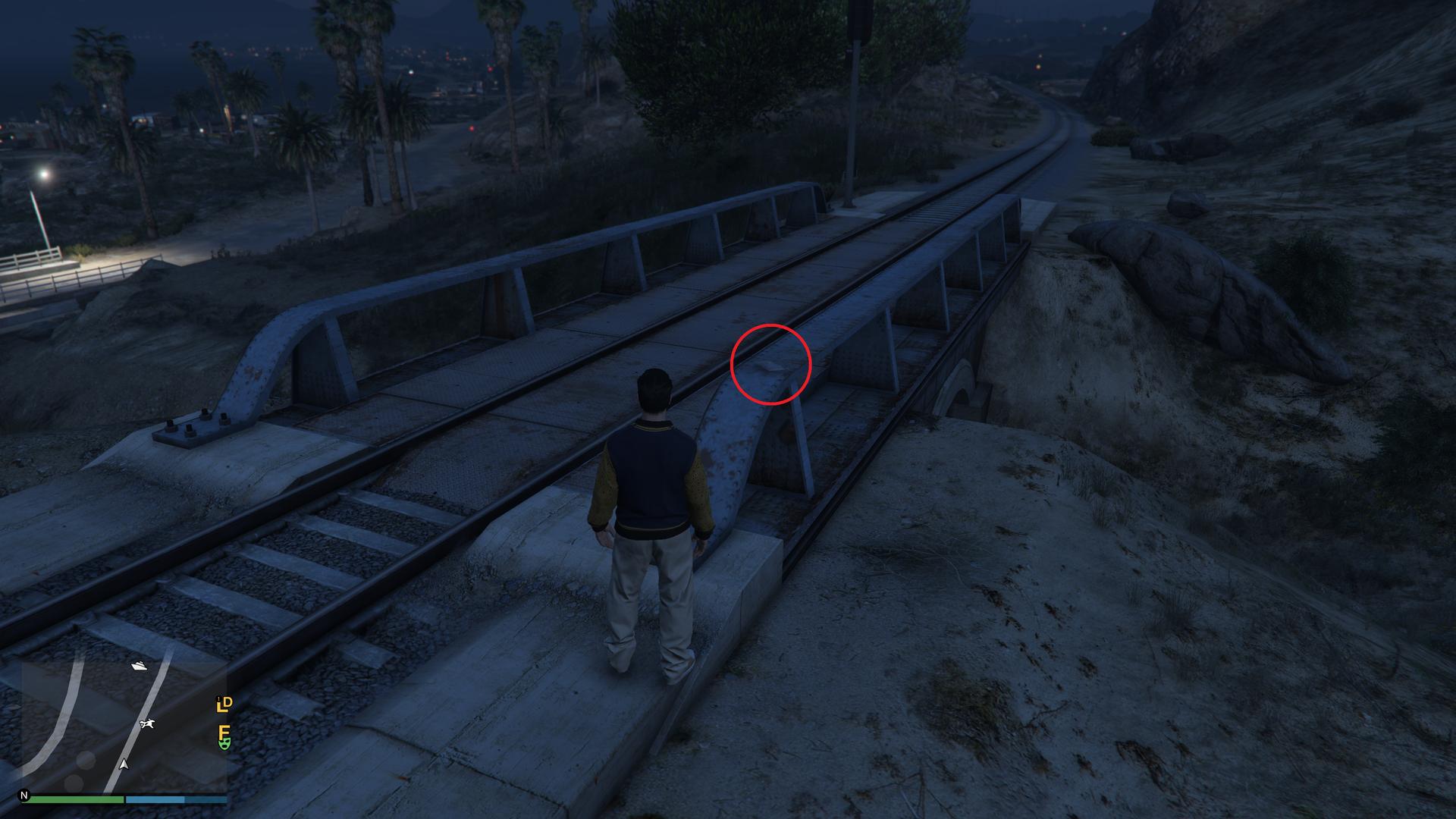Select the green mask blip
This screenshot has height=819, width=1456.
[x=224, y=745]
